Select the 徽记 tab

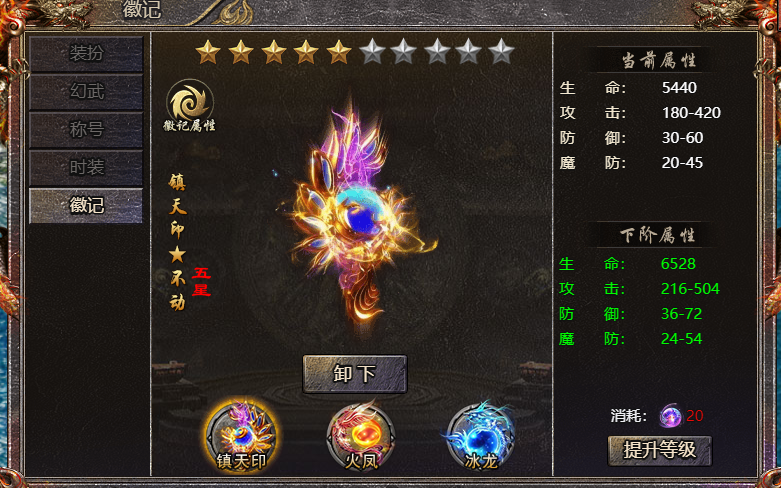click(x=86, y=205)
